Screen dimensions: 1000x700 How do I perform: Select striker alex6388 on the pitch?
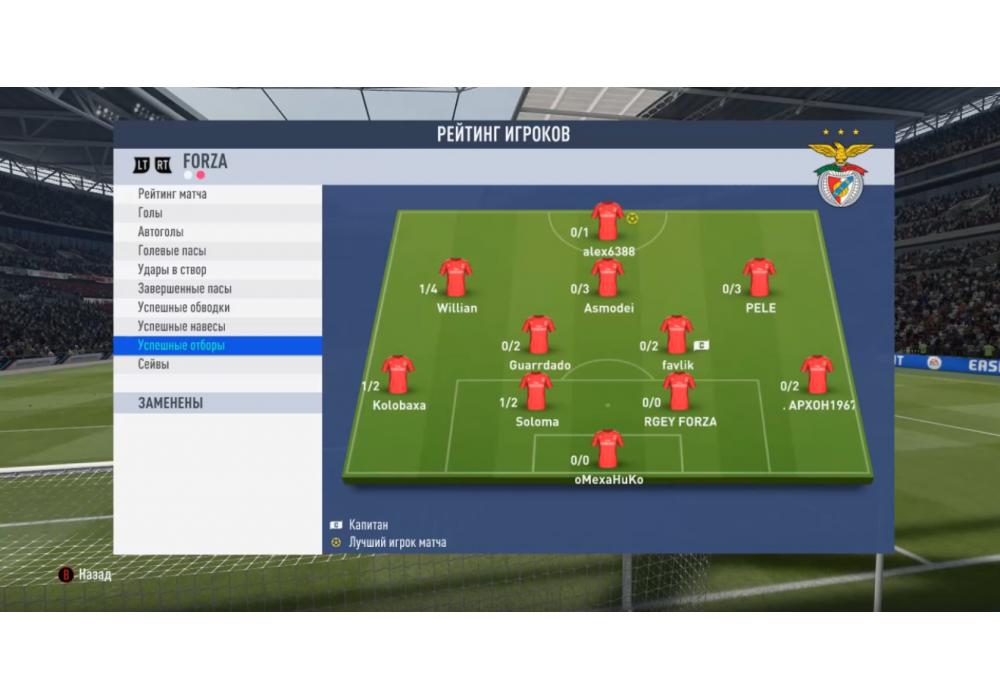point(607,222)
